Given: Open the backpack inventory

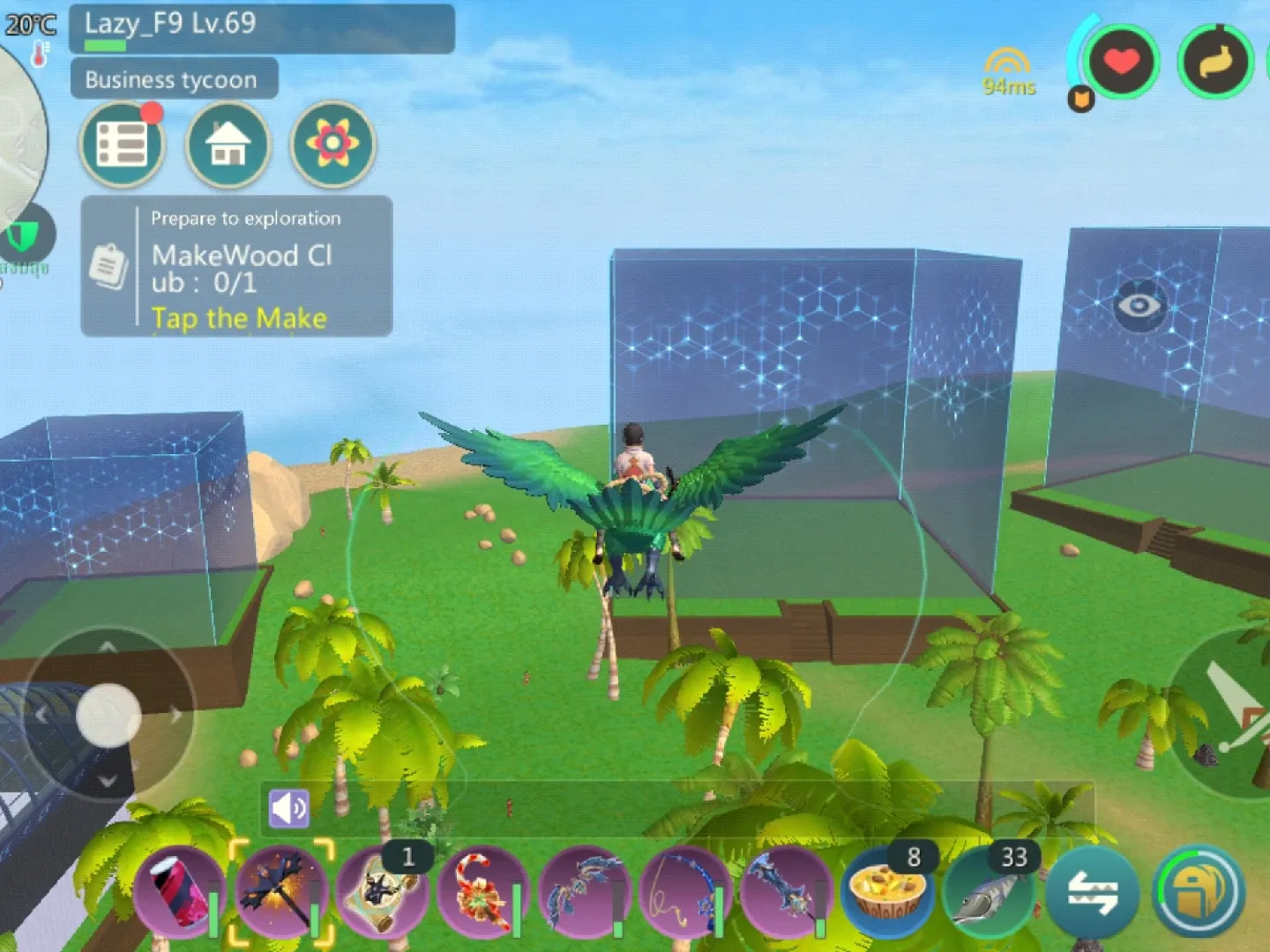Looking at the screenshot, I should (1199, 892).
